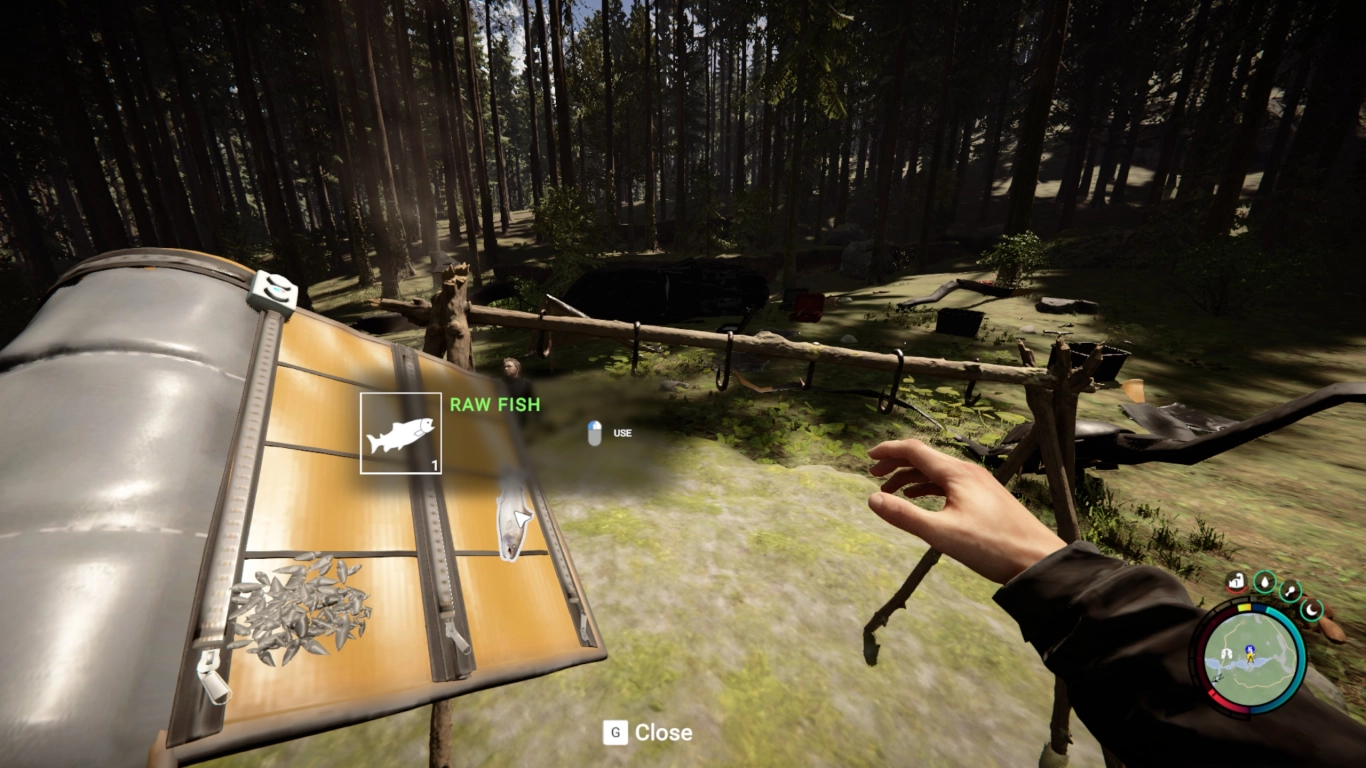This screenshot has height=768, width=1366.
Task: Click the crescent moon rest icon
Action: click(x=1311, y=609)
